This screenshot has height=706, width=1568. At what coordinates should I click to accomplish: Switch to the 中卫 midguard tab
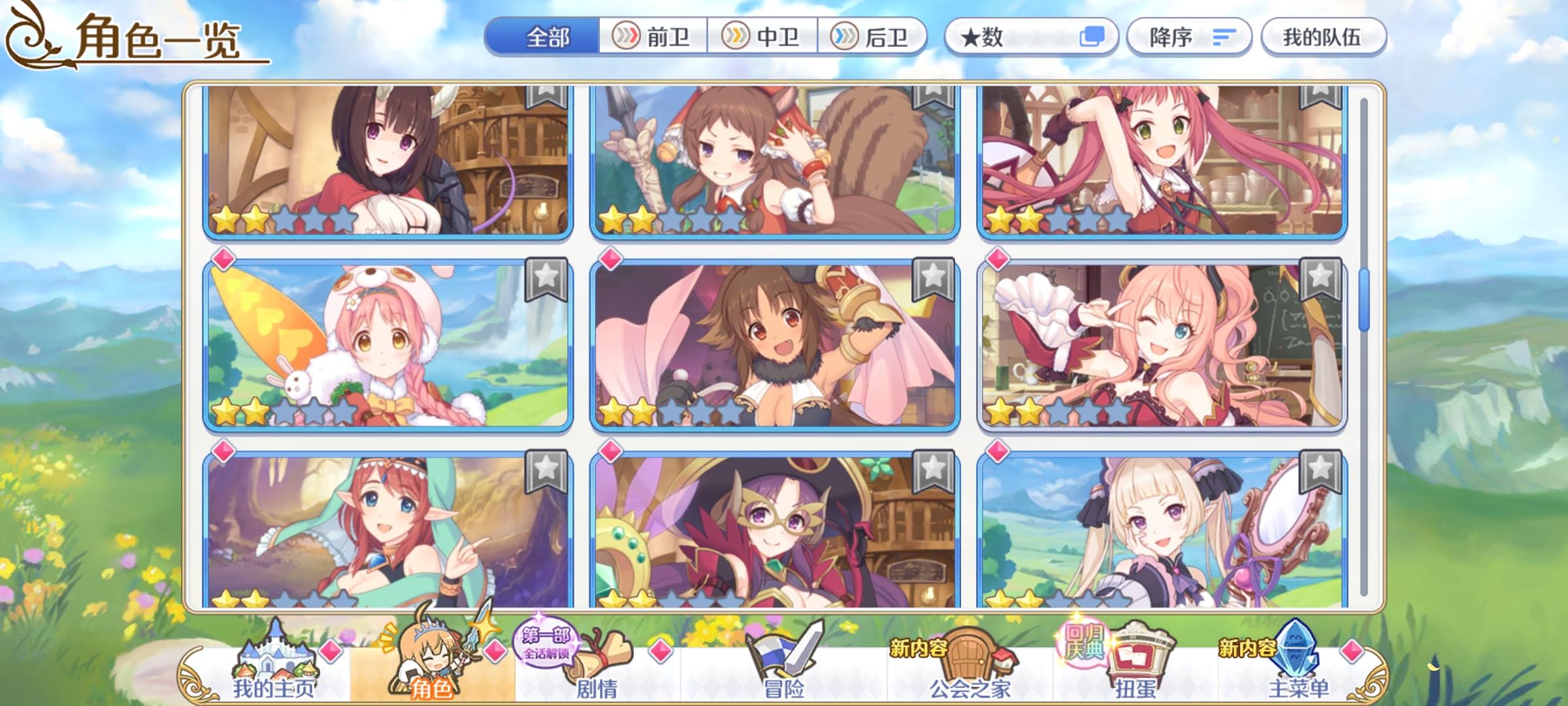pyautogui.click(x=764, y=37)
